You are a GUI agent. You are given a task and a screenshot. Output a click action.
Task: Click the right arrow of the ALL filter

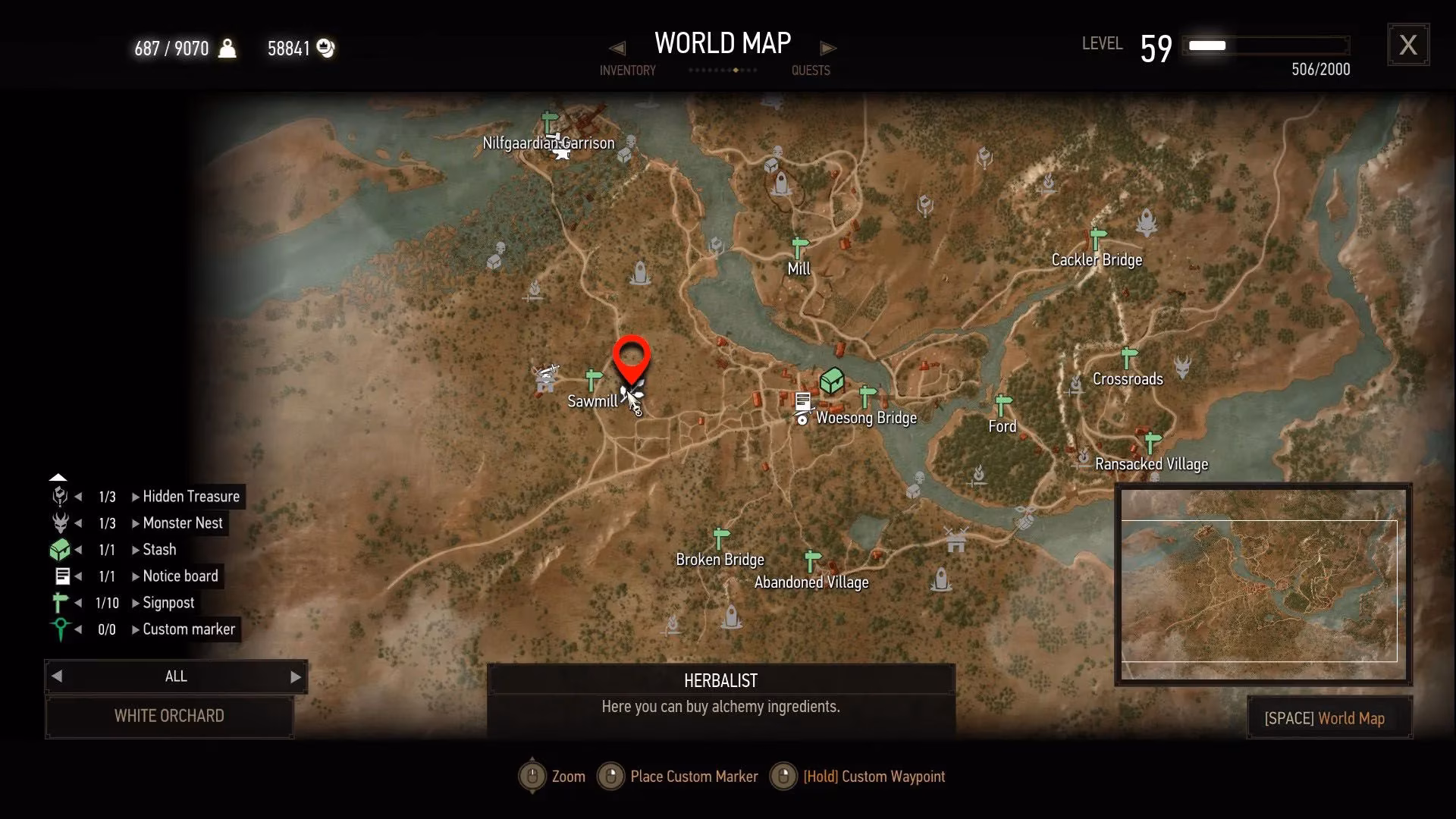(296, 677)
